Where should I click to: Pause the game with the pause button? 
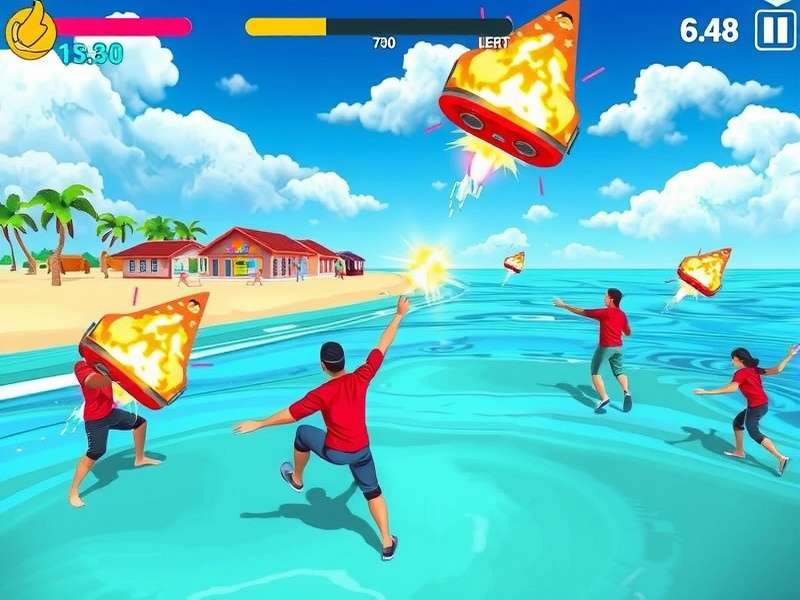point(775,29)
